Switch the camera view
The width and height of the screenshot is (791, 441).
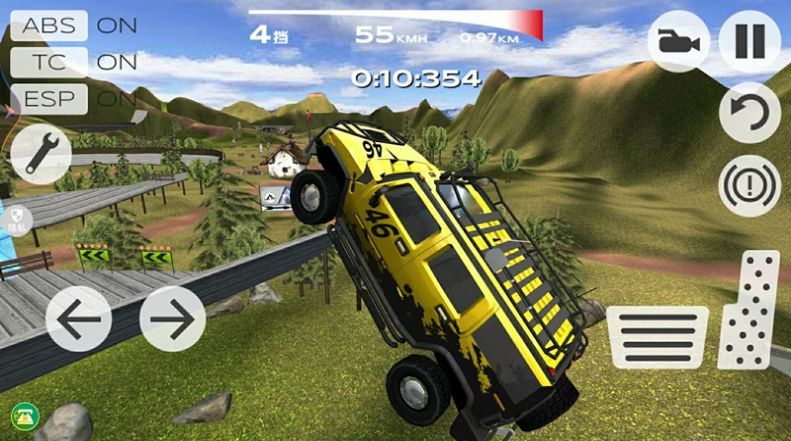(x=678, y=43)
